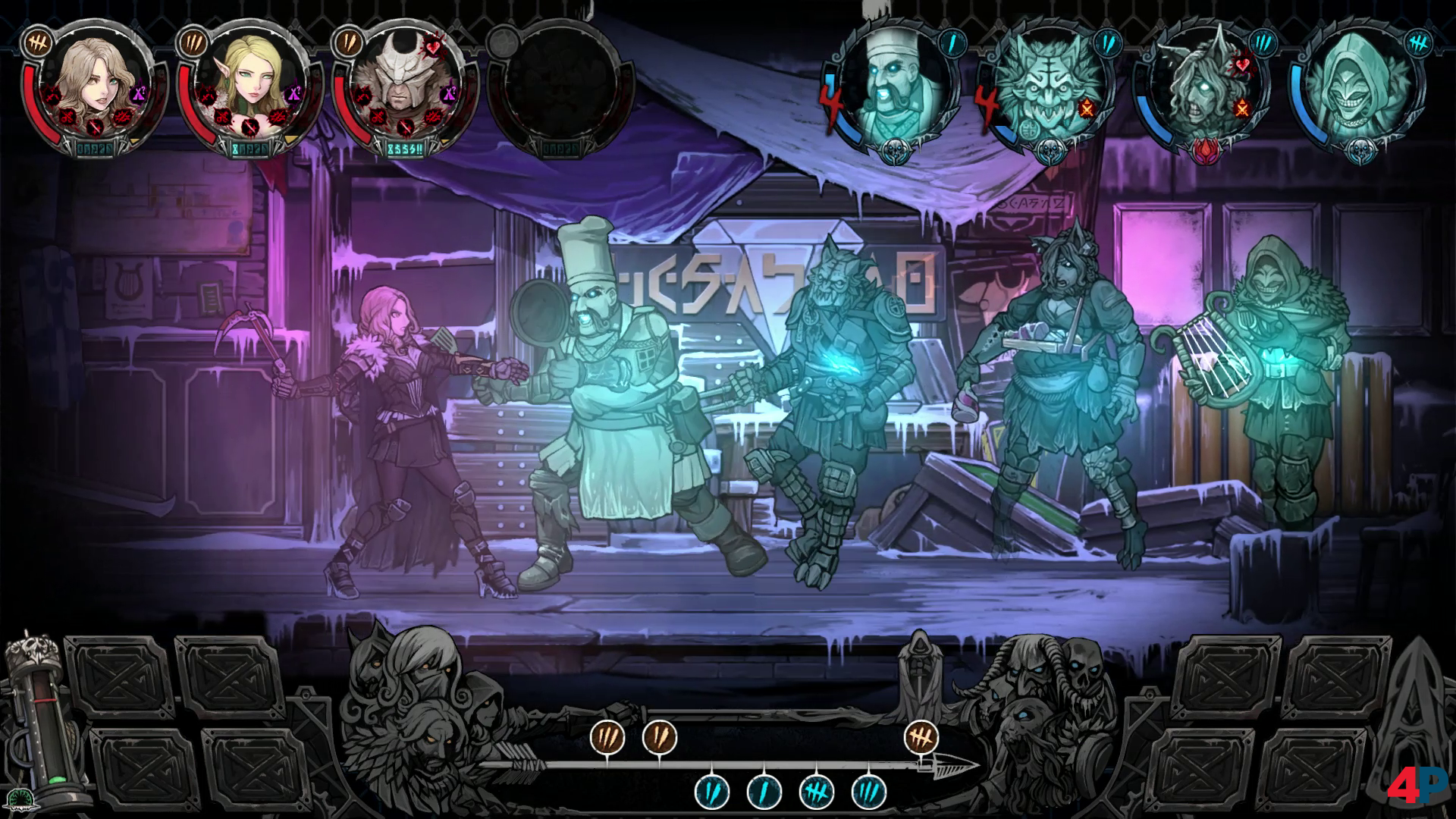Click the blue crossed-tally turn marker
The width and height of the screenshot is (1456, 819).
coord(817,792)
